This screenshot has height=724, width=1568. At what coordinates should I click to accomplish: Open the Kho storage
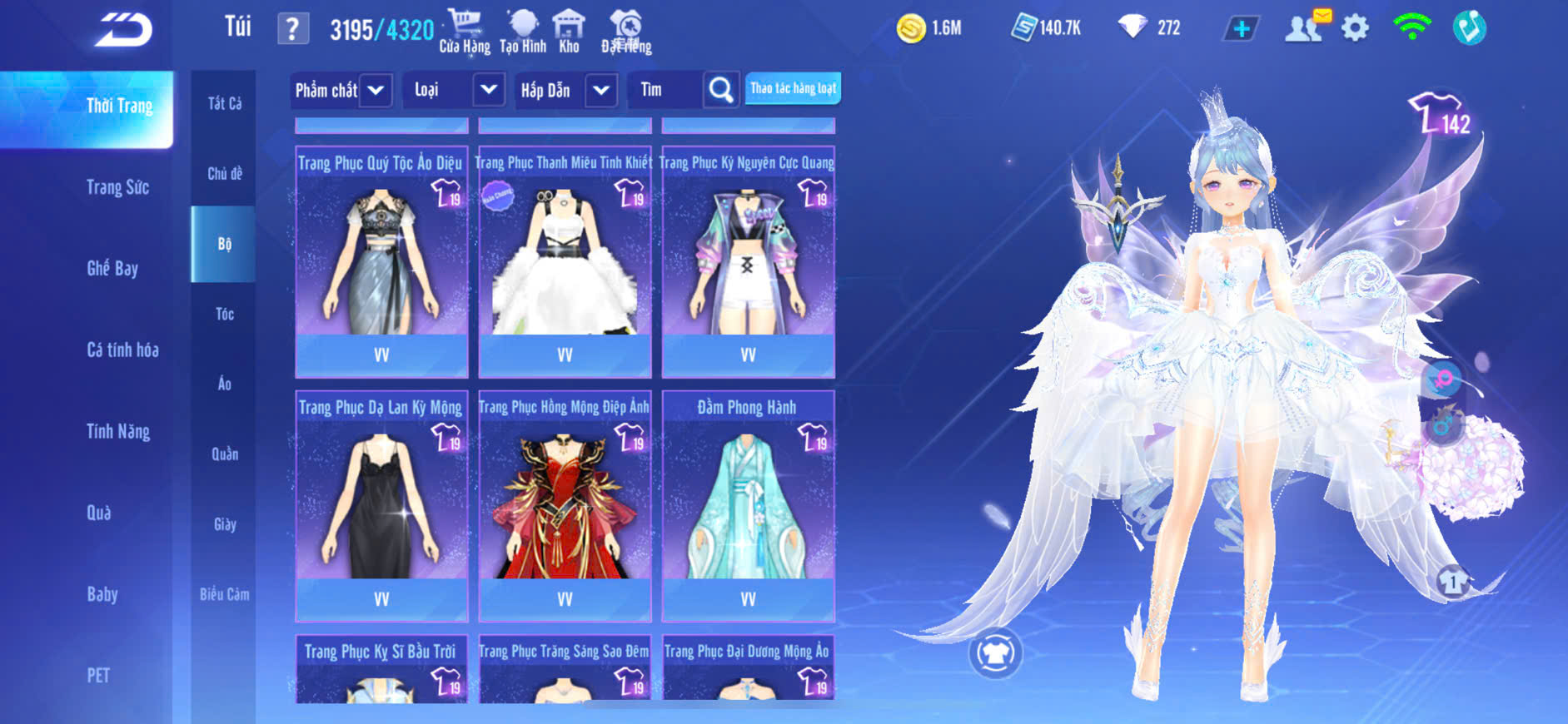coord(569,32)
